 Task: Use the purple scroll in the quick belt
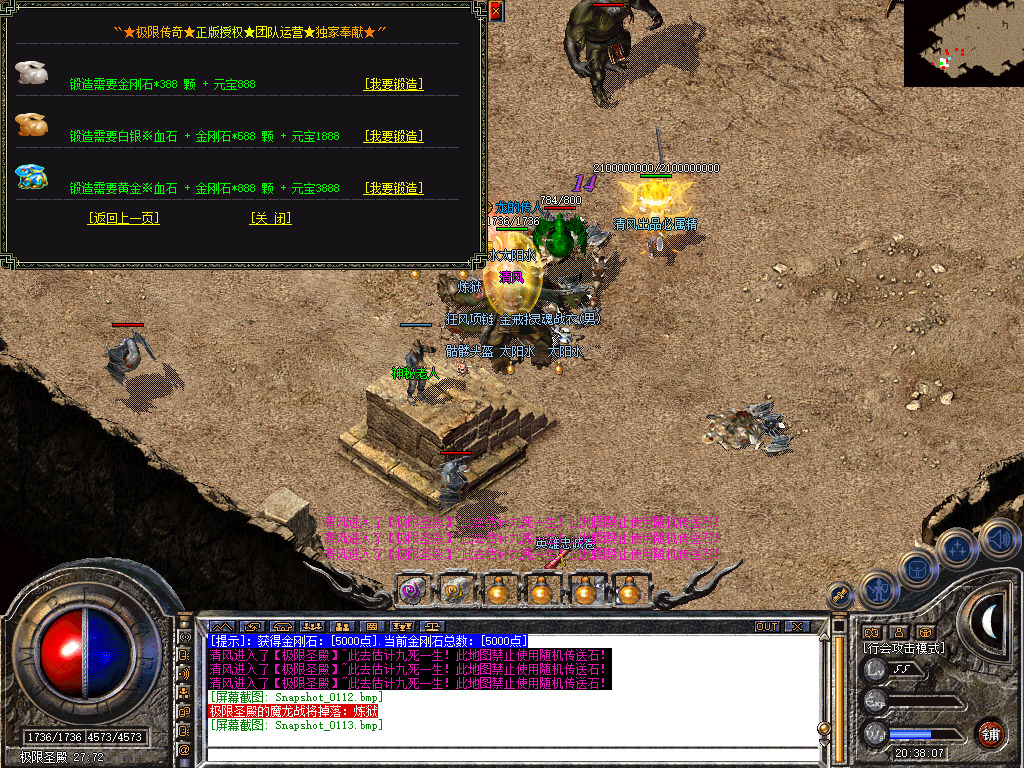point(411,590)
